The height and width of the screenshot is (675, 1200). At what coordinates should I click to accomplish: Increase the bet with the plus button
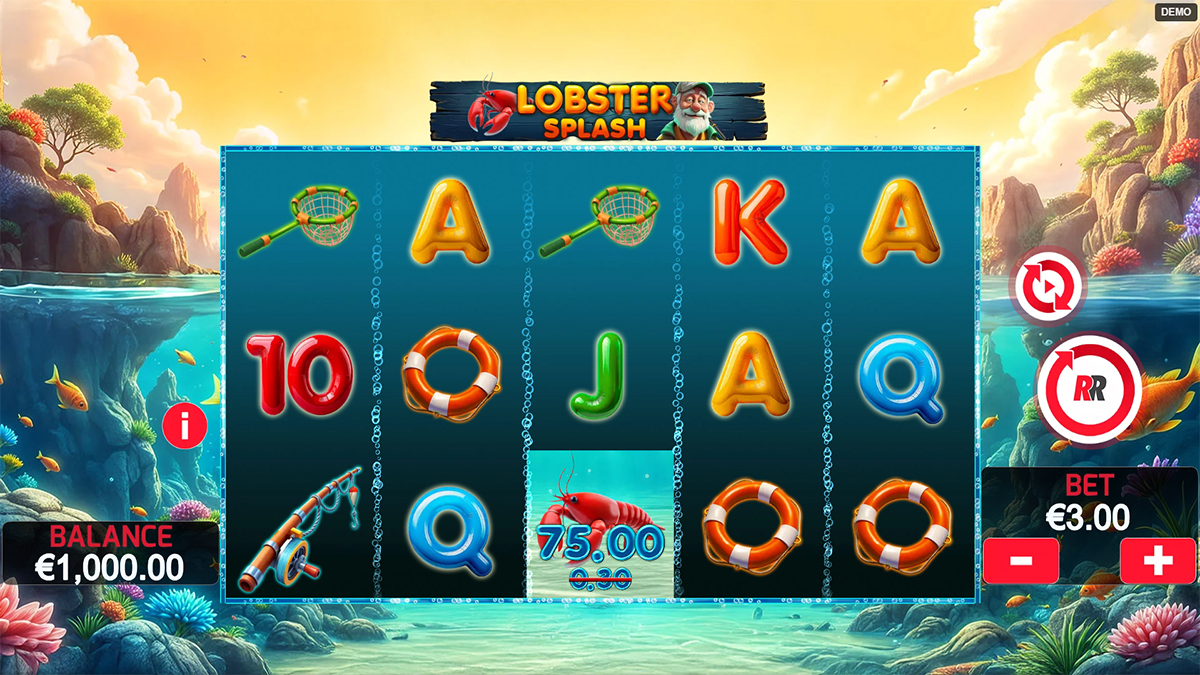pyautogui.click(x=1157, y=561)
